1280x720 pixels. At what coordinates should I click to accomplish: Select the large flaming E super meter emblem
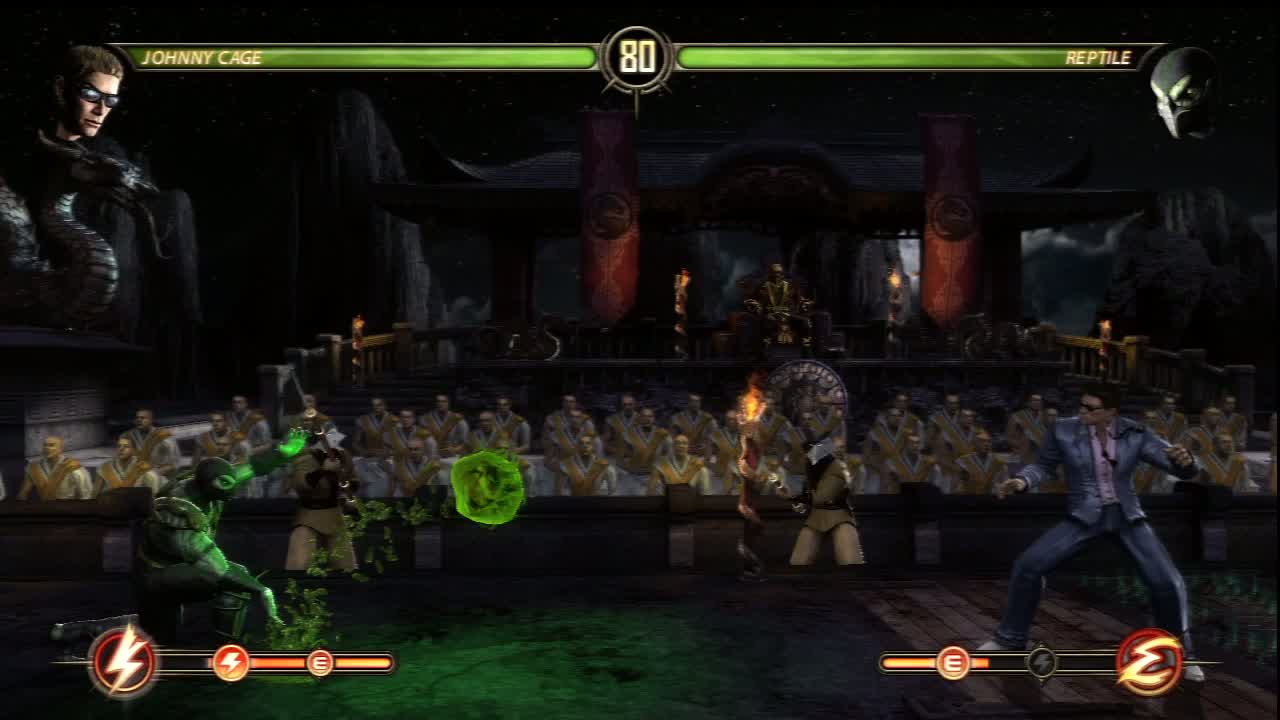point(1149,662)
